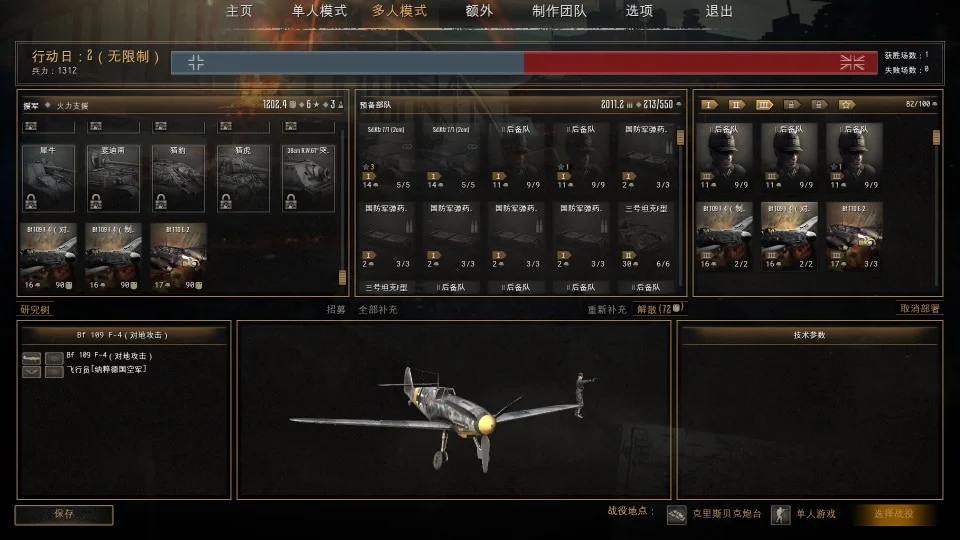Click 取消部署 to cancel deployment
The height and width of the screenshot is (540, 960).
(x=920, y=309)
